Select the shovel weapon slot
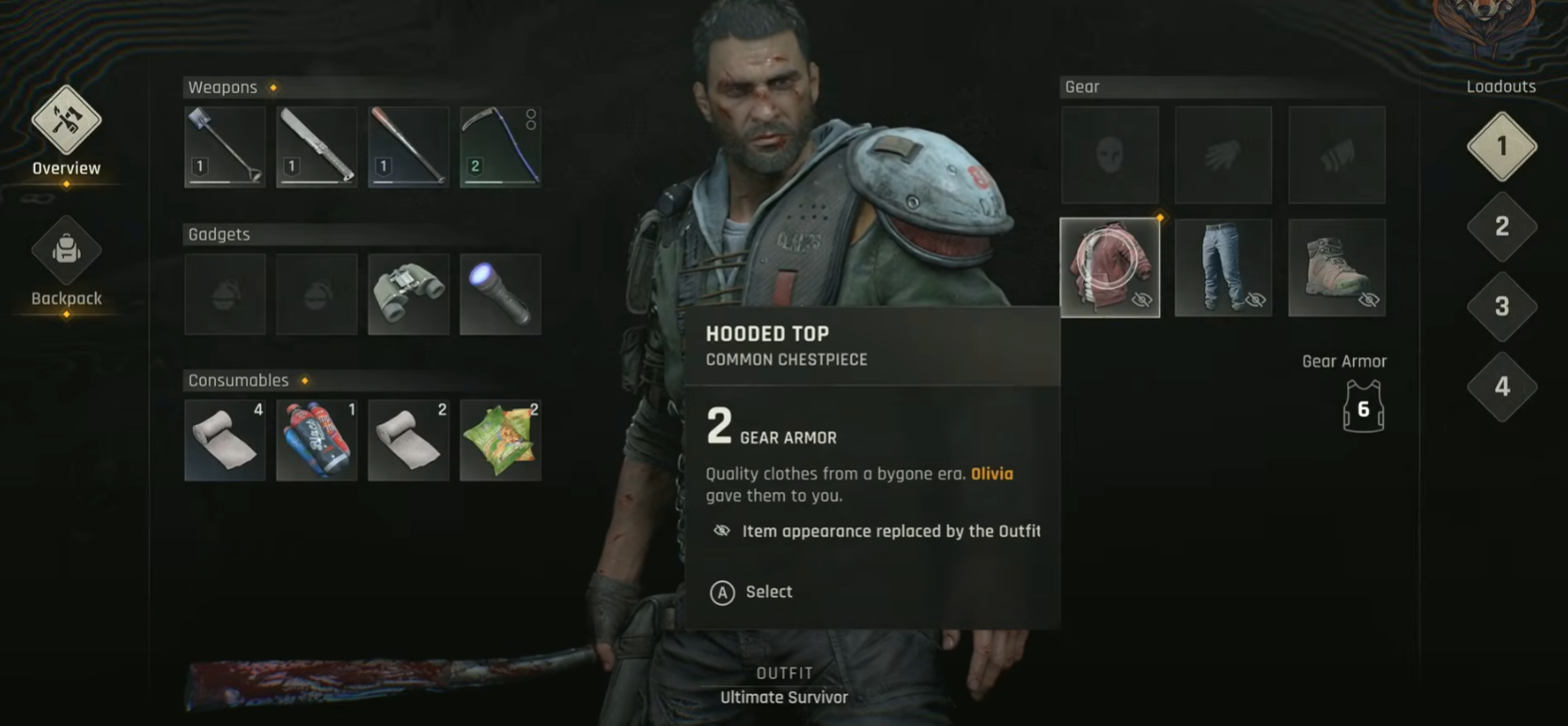The image size is (1568, 726). tap(226, 147)
